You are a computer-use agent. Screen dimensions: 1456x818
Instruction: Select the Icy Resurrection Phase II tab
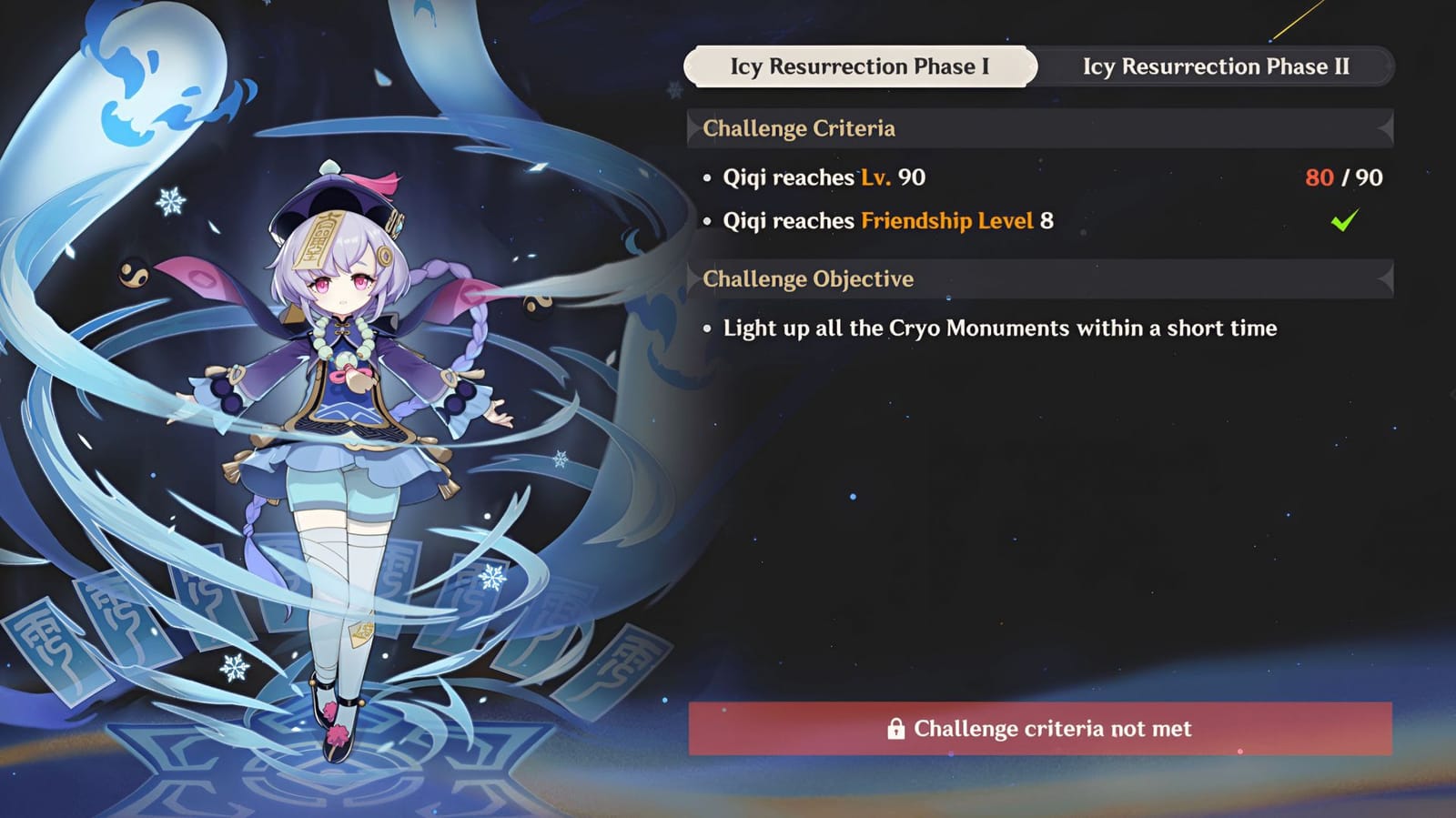[1218, 66]
